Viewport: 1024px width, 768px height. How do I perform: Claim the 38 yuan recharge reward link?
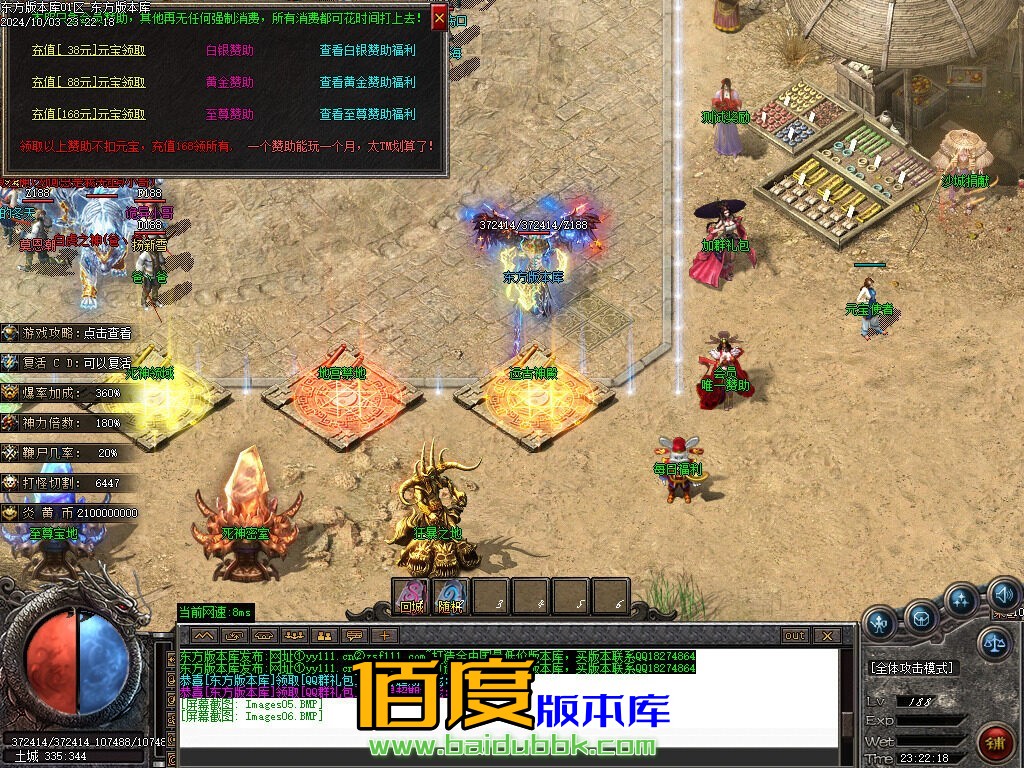[88, 50]
